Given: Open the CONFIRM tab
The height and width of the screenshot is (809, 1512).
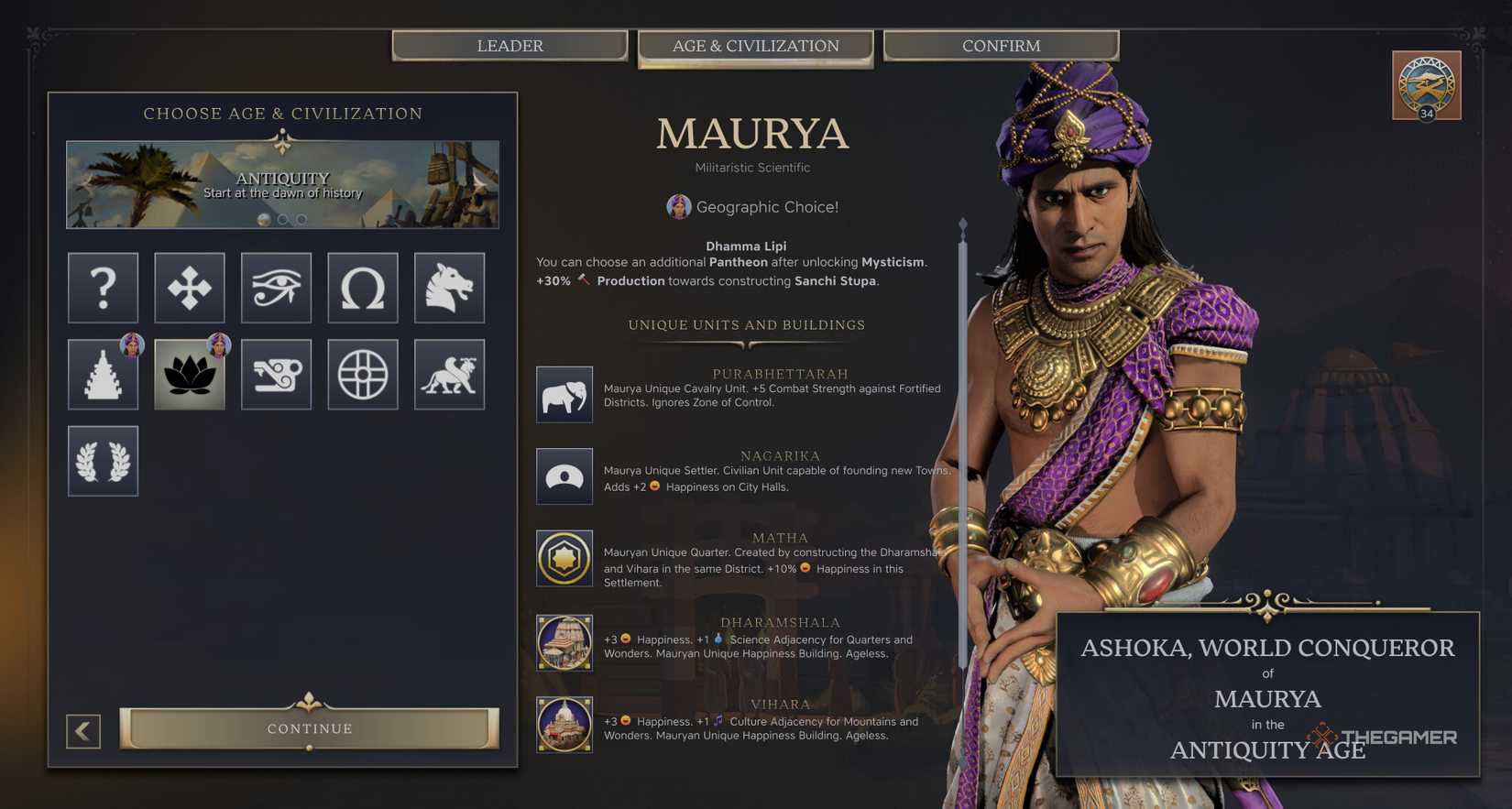Looking at the screenshot, I should 1001,45.
